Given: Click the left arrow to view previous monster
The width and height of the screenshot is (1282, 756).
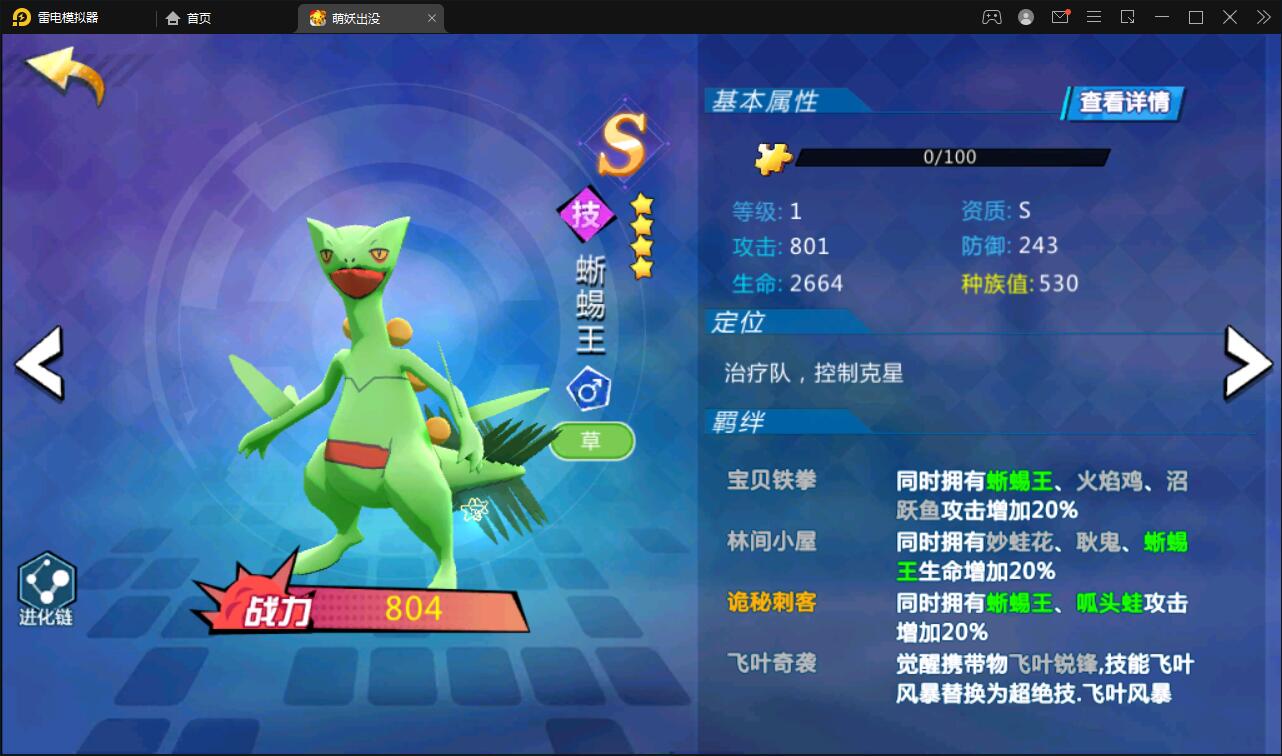Looking at the screenshot, I should (37, 366).
